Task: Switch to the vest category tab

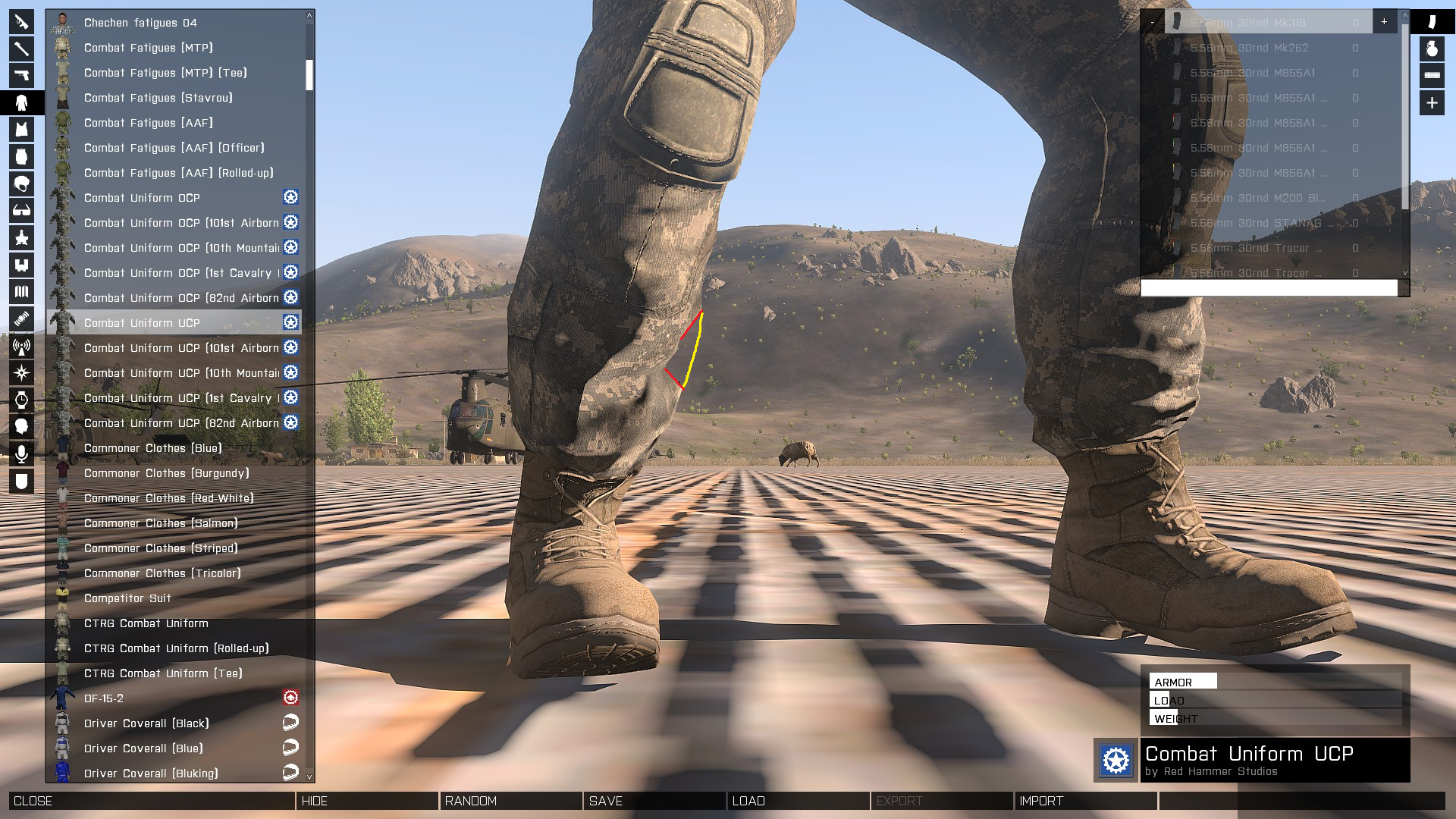Action: (21, 130)
